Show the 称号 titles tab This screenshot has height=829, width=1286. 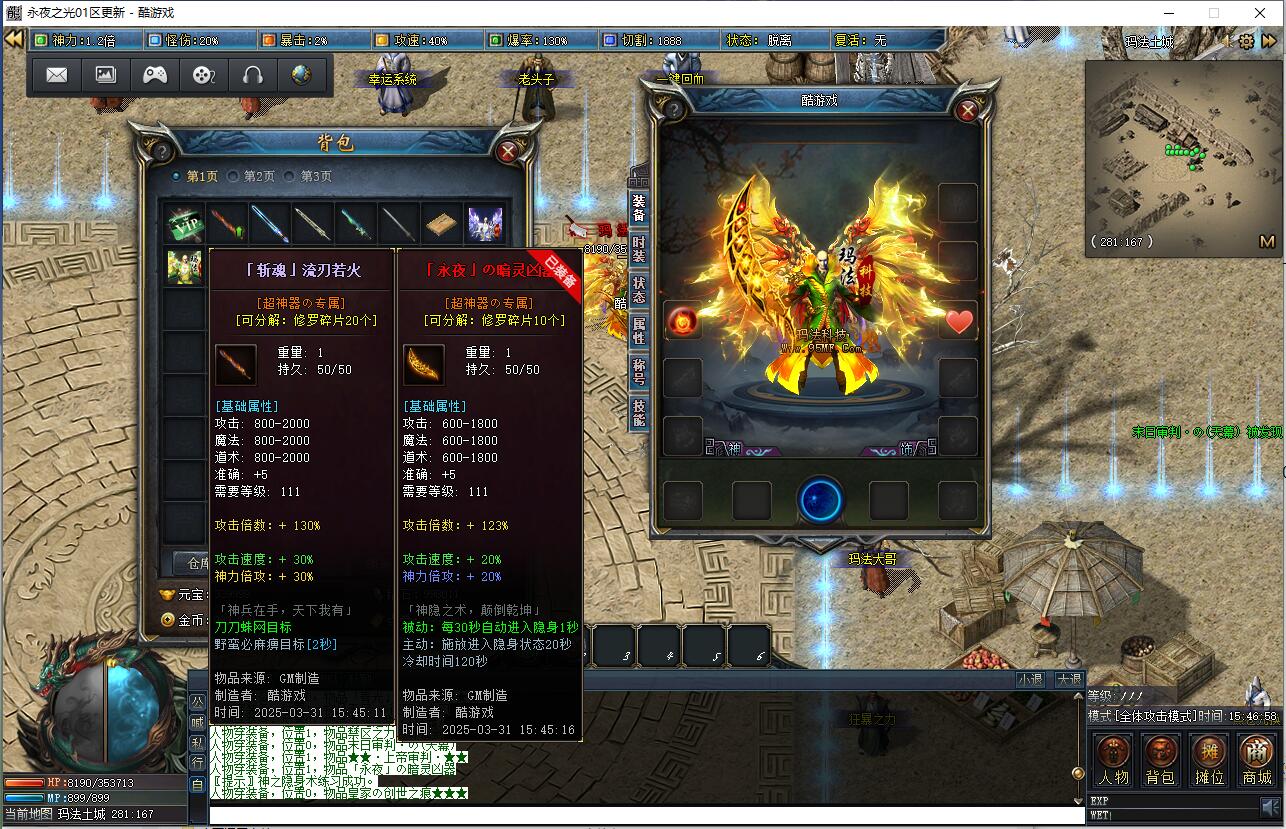638,371
